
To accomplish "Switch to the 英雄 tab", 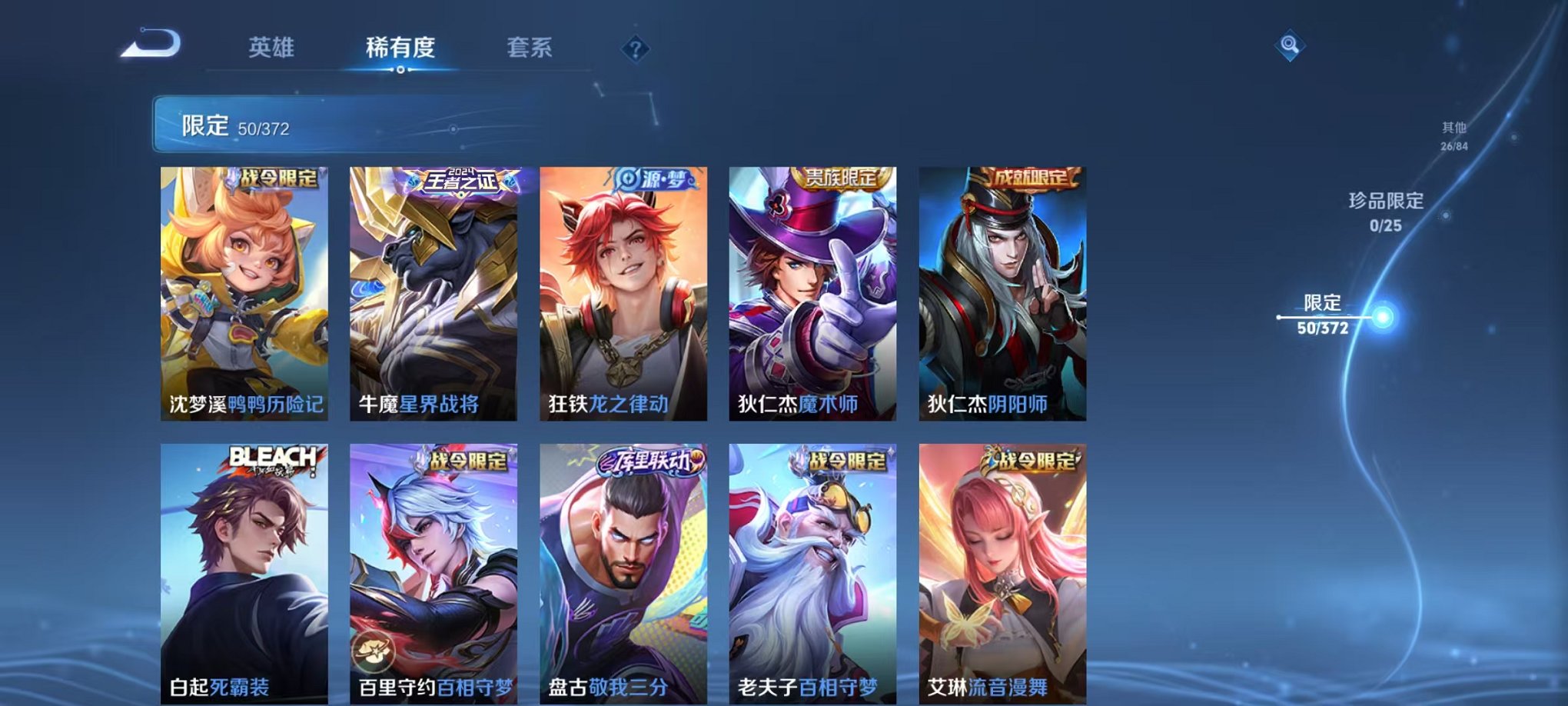I will [272, 47].
